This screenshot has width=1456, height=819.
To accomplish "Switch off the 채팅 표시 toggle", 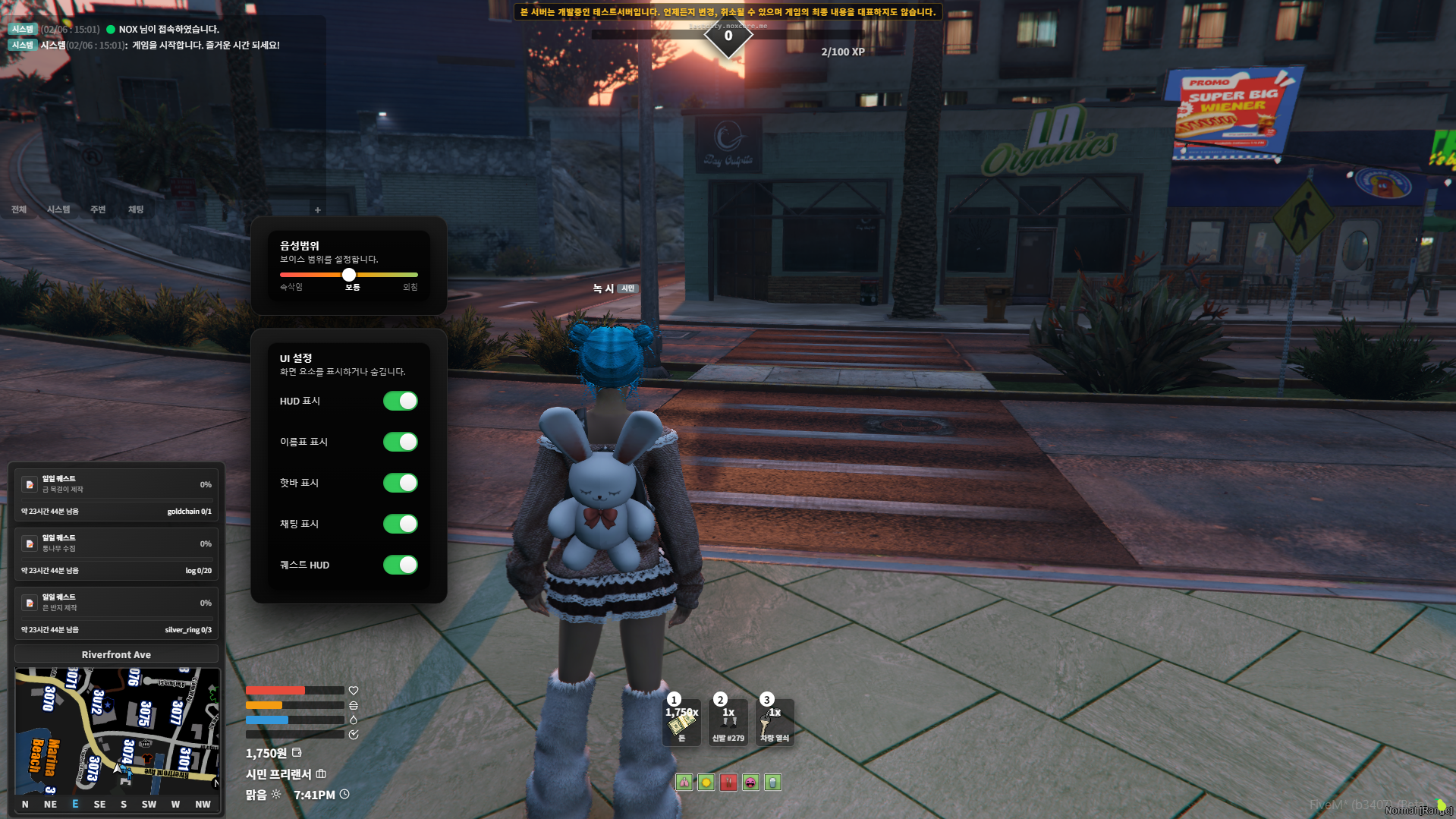I will (x=400, y=524).
